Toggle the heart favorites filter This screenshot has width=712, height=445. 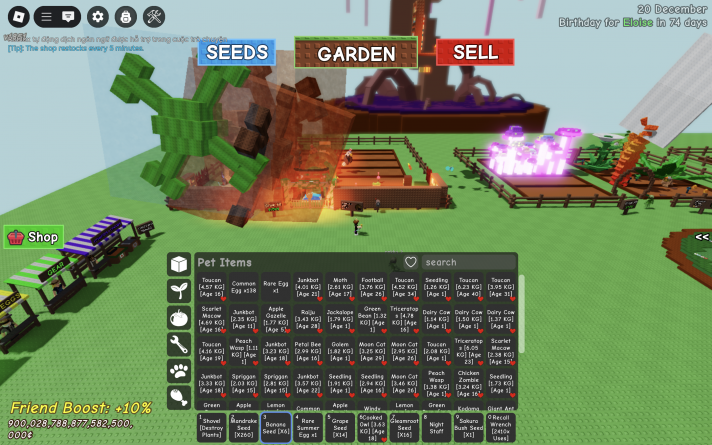point(410,262)
